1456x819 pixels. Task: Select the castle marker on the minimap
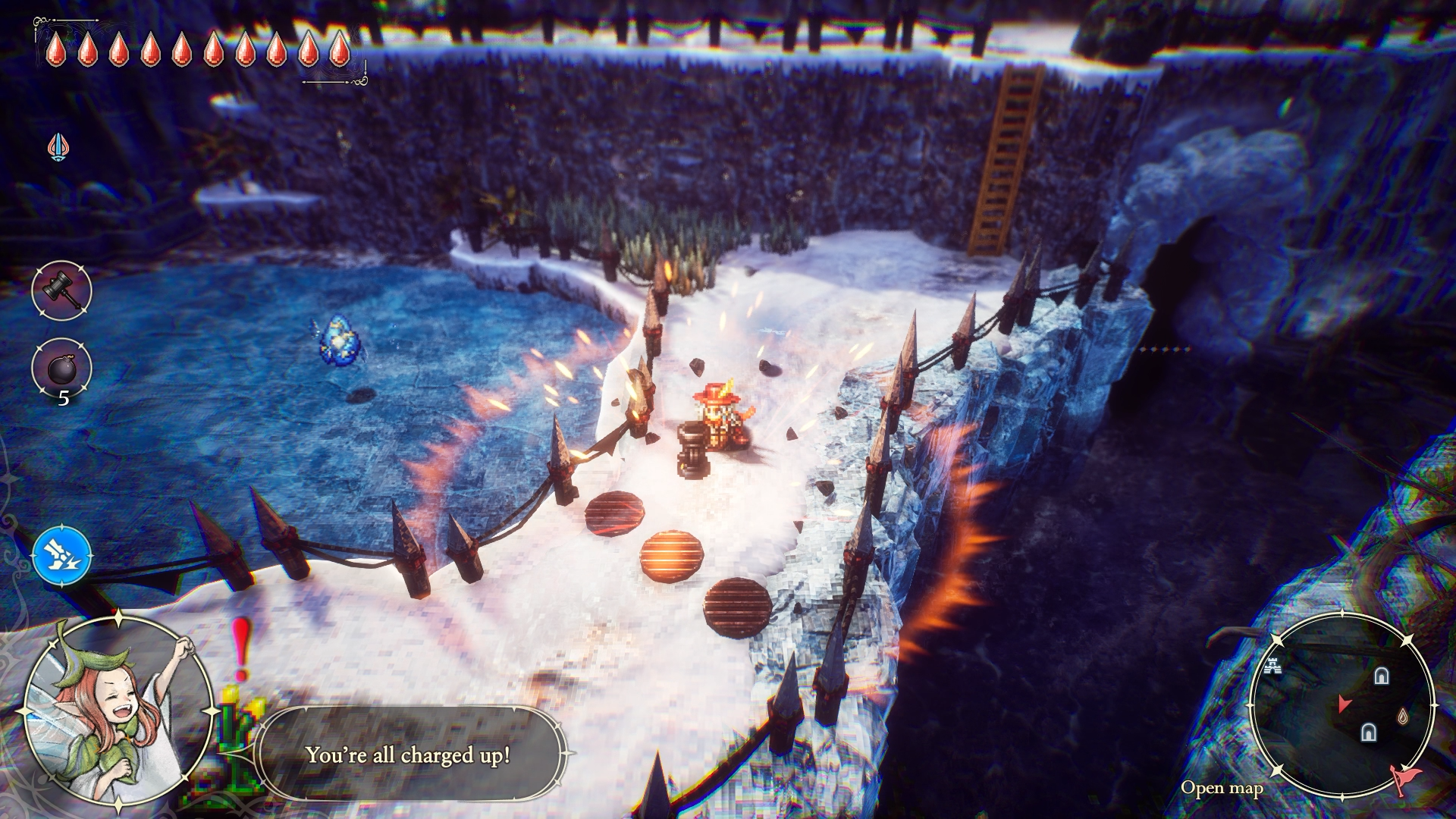[1273, 667]
